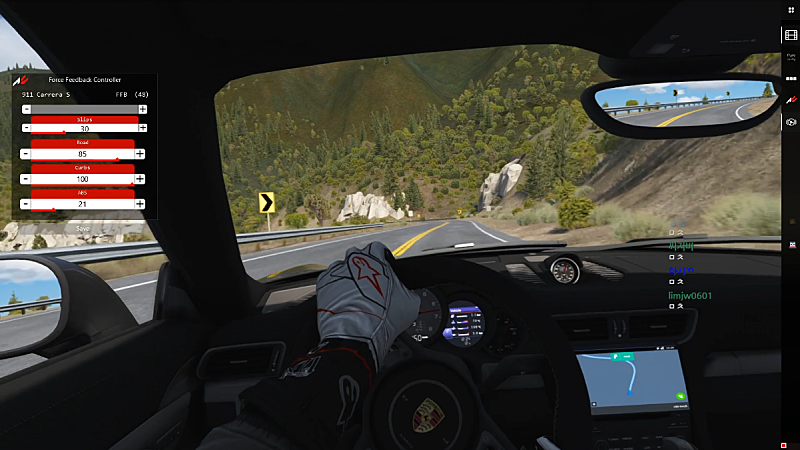
Task: Decrease the Road feedback value
Action: click(26, 153)
